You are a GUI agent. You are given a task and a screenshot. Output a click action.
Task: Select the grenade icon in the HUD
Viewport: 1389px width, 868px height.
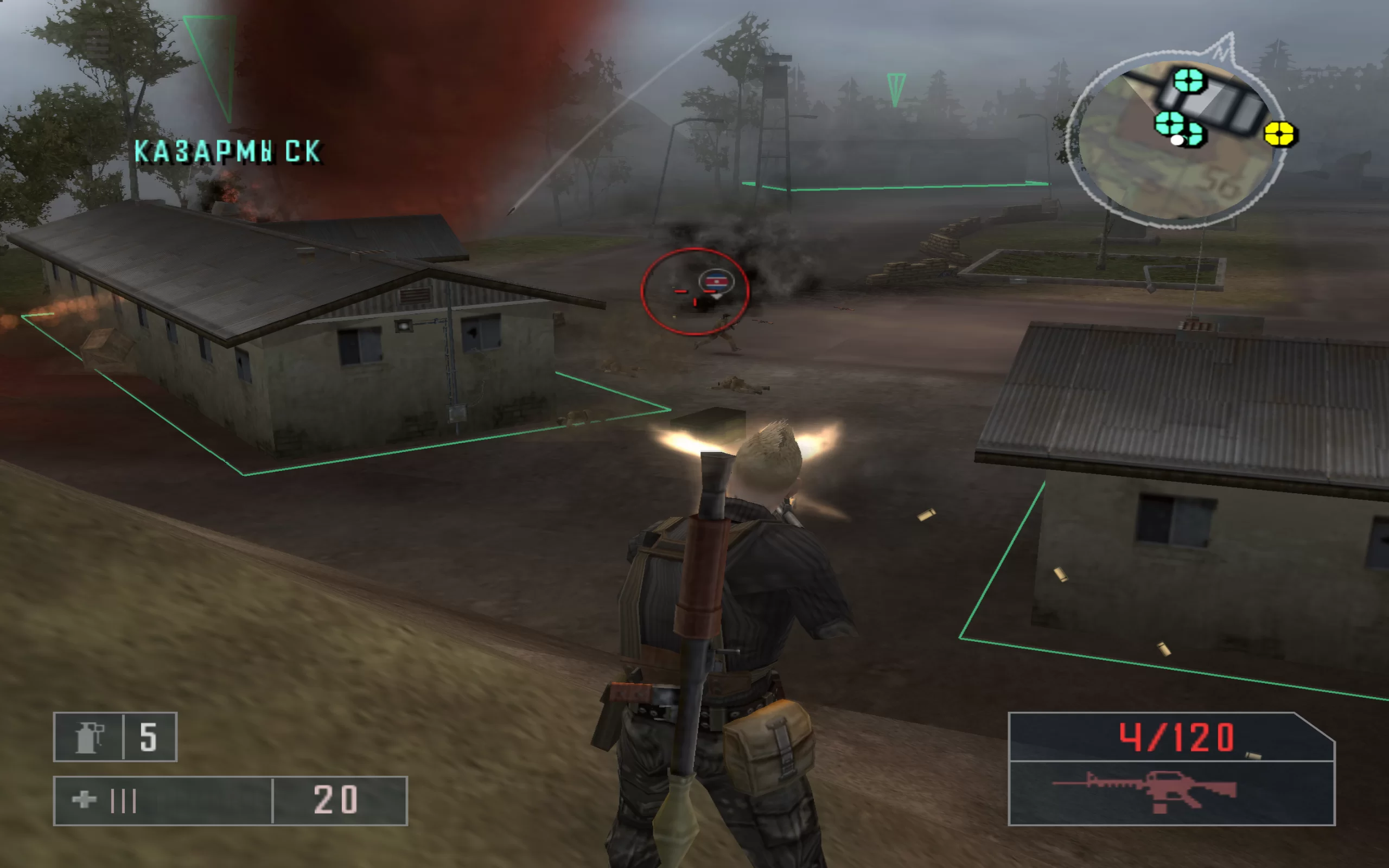(x=88, y=737)
